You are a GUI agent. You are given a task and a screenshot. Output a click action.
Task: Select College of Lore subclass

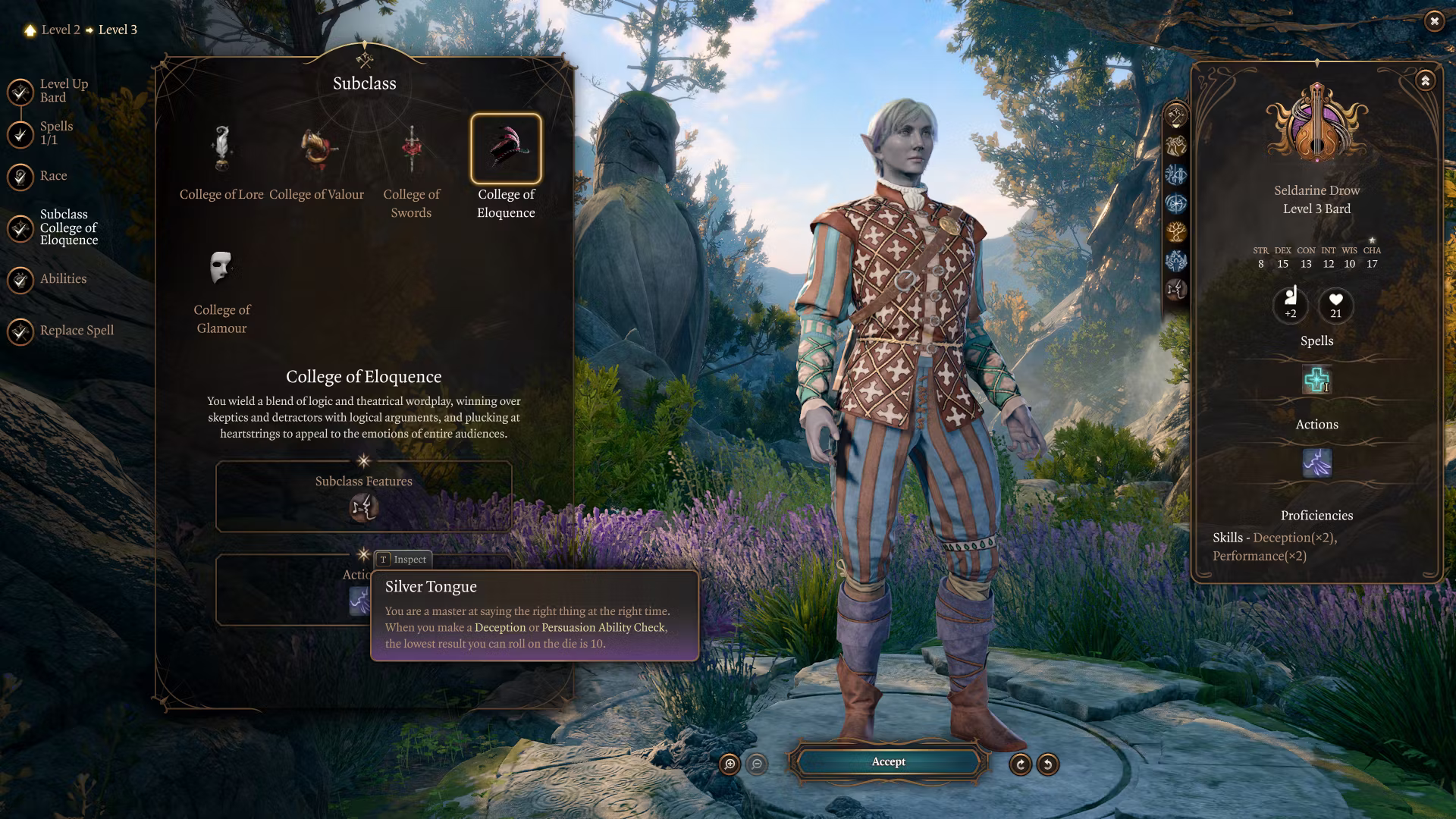(221, 149)
